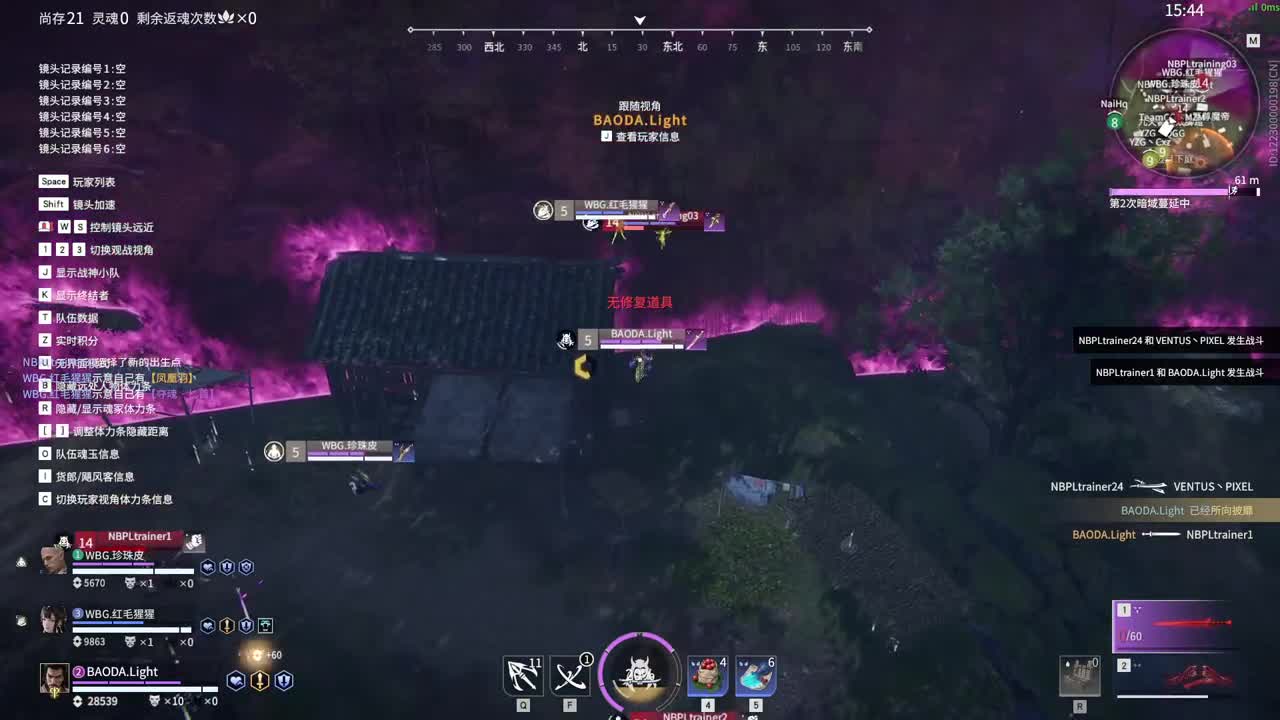Click the crossed-arrows skill icon bound to F
1280x720 pixels.
coord(570,676)
